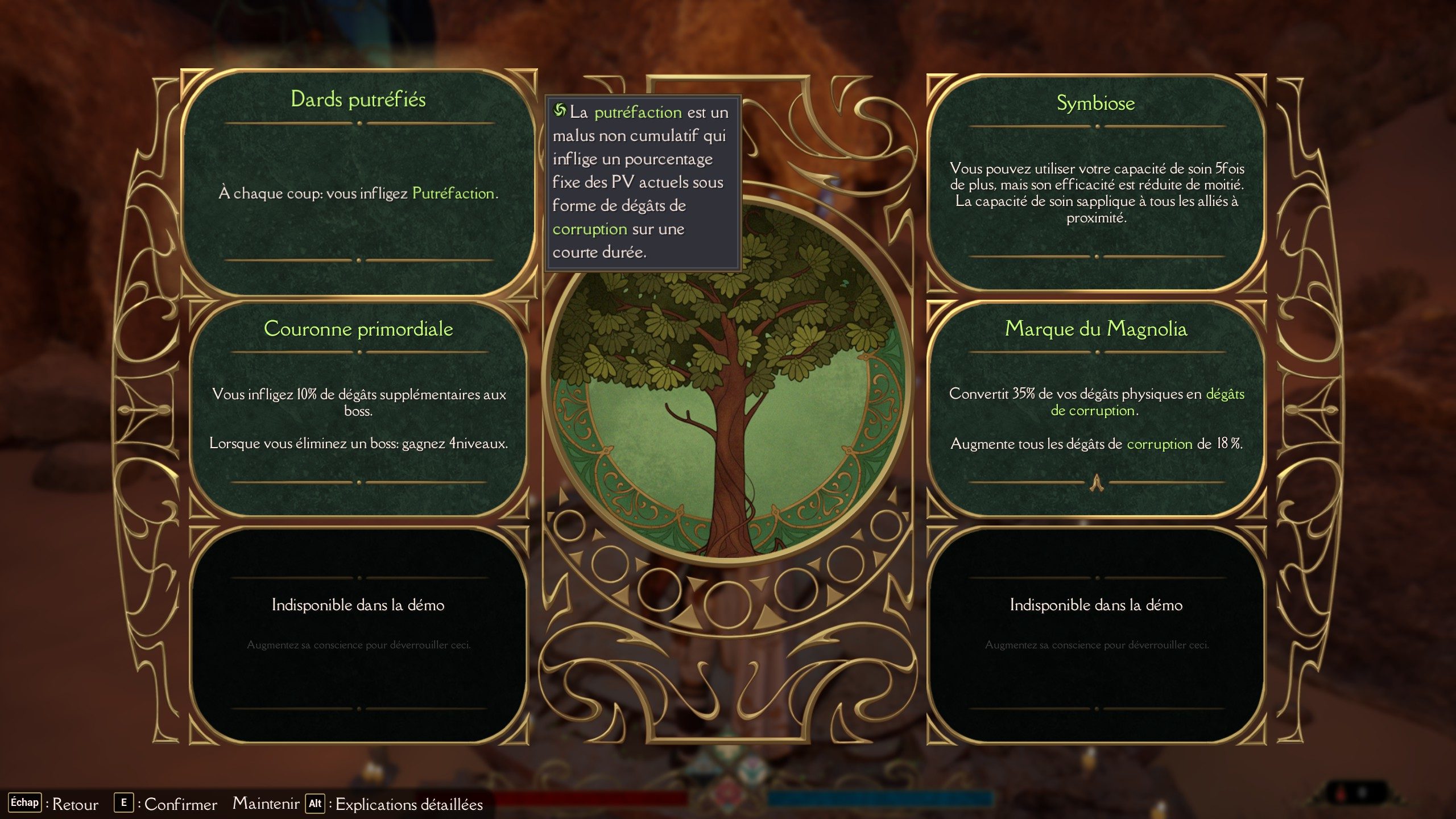Select the Dards putréfiés upgrade card
The image size is (1456, 819).
pos(358,182)
